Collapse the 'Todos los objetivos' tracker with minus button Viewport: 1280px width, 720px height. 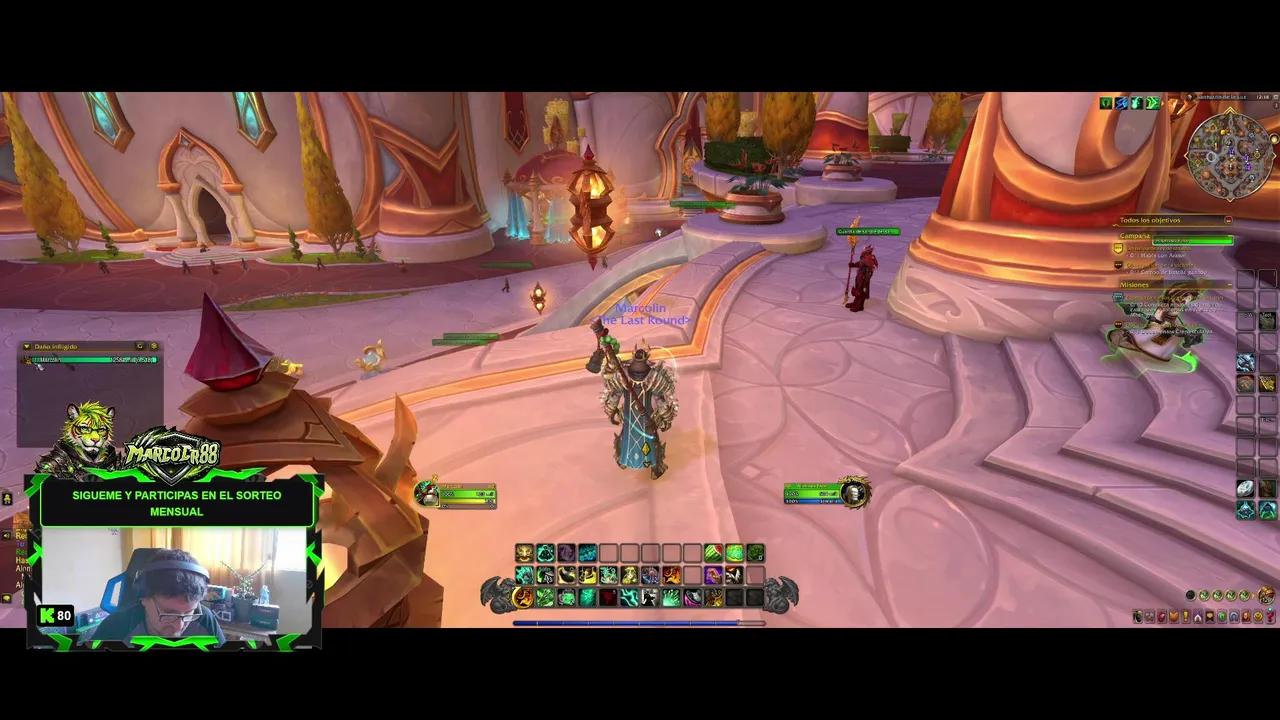[x=1229, y=220]
